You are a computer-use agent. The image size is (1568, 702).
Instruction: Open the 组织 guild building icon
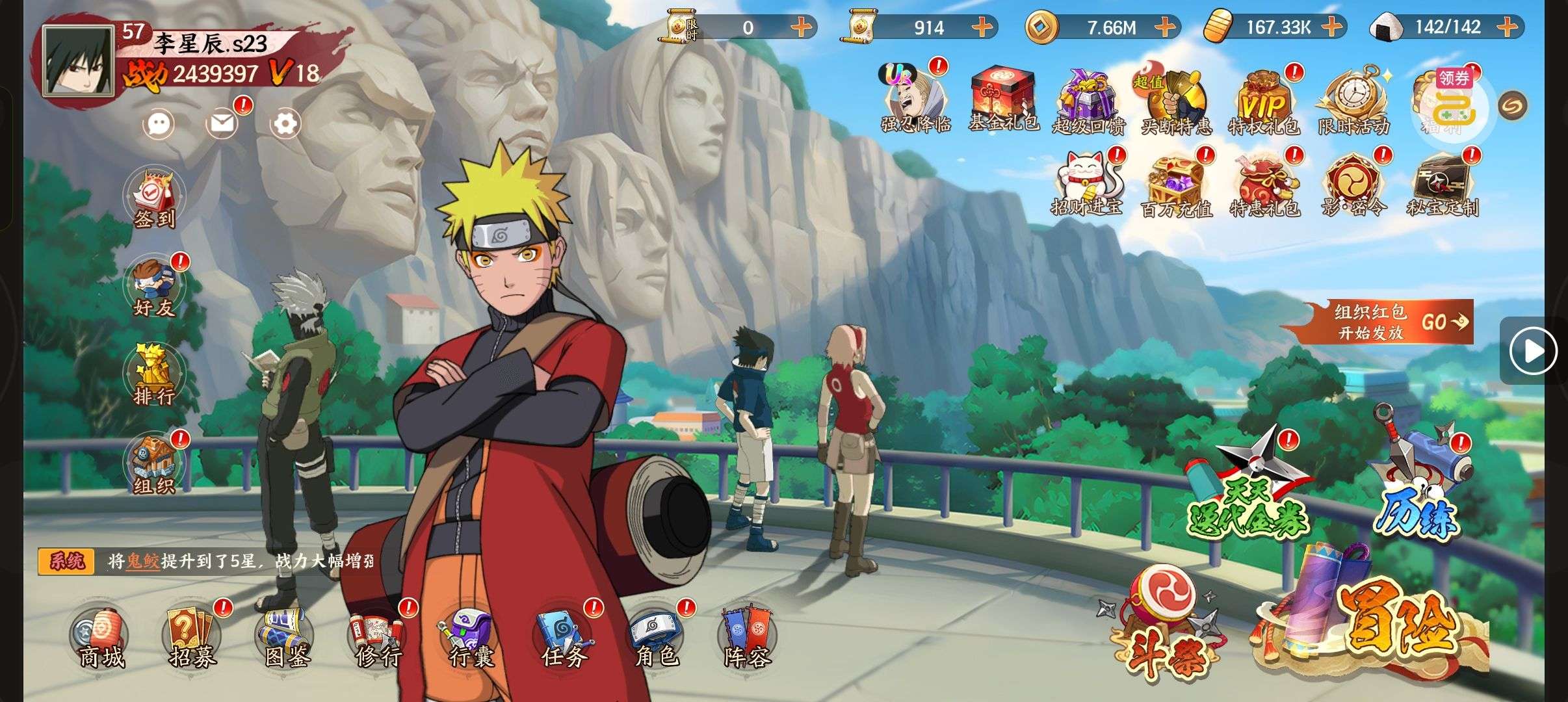click(154, 463)
